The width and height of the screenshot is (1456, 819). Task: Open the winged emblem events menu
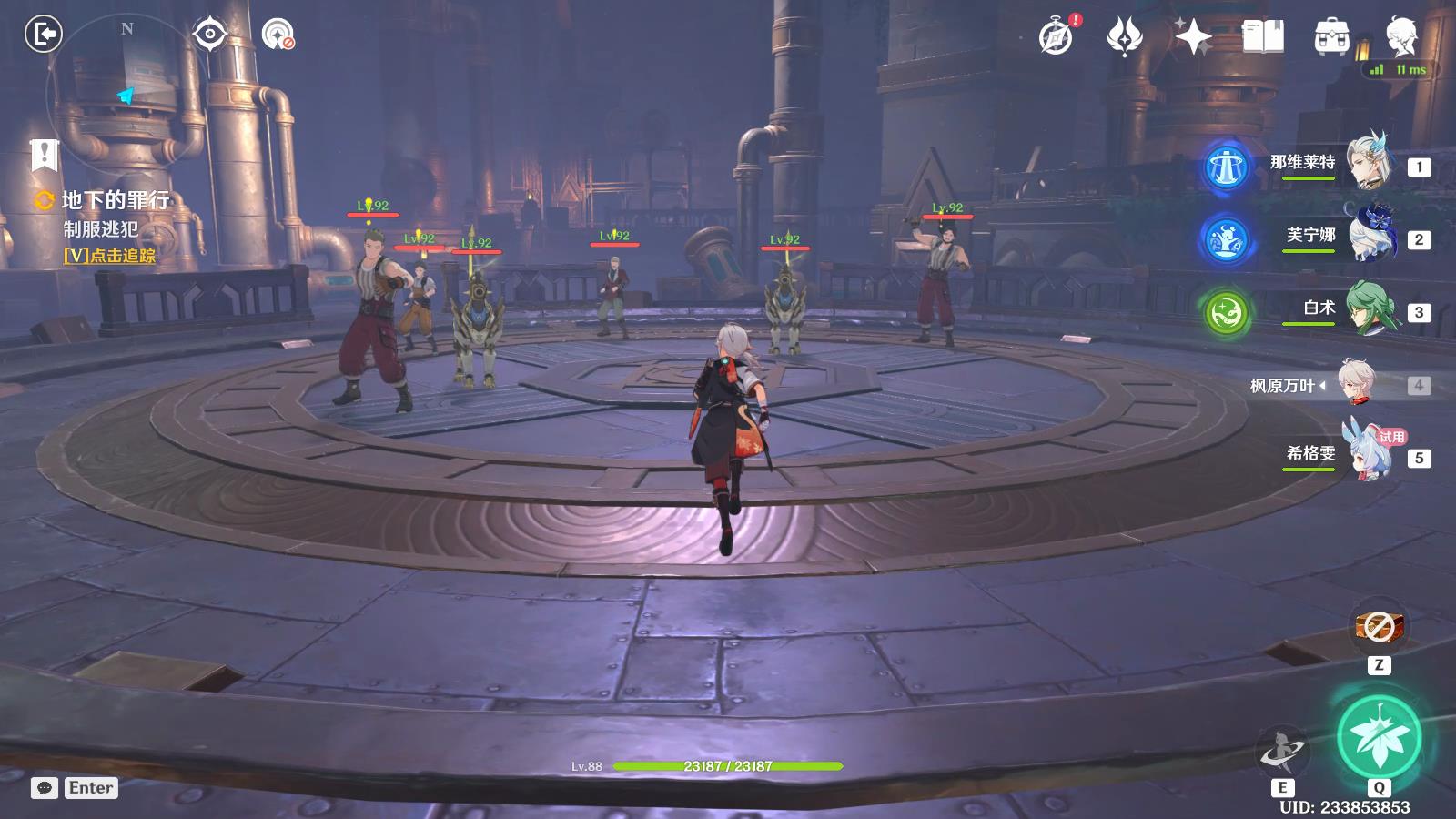click(1124, 36)
